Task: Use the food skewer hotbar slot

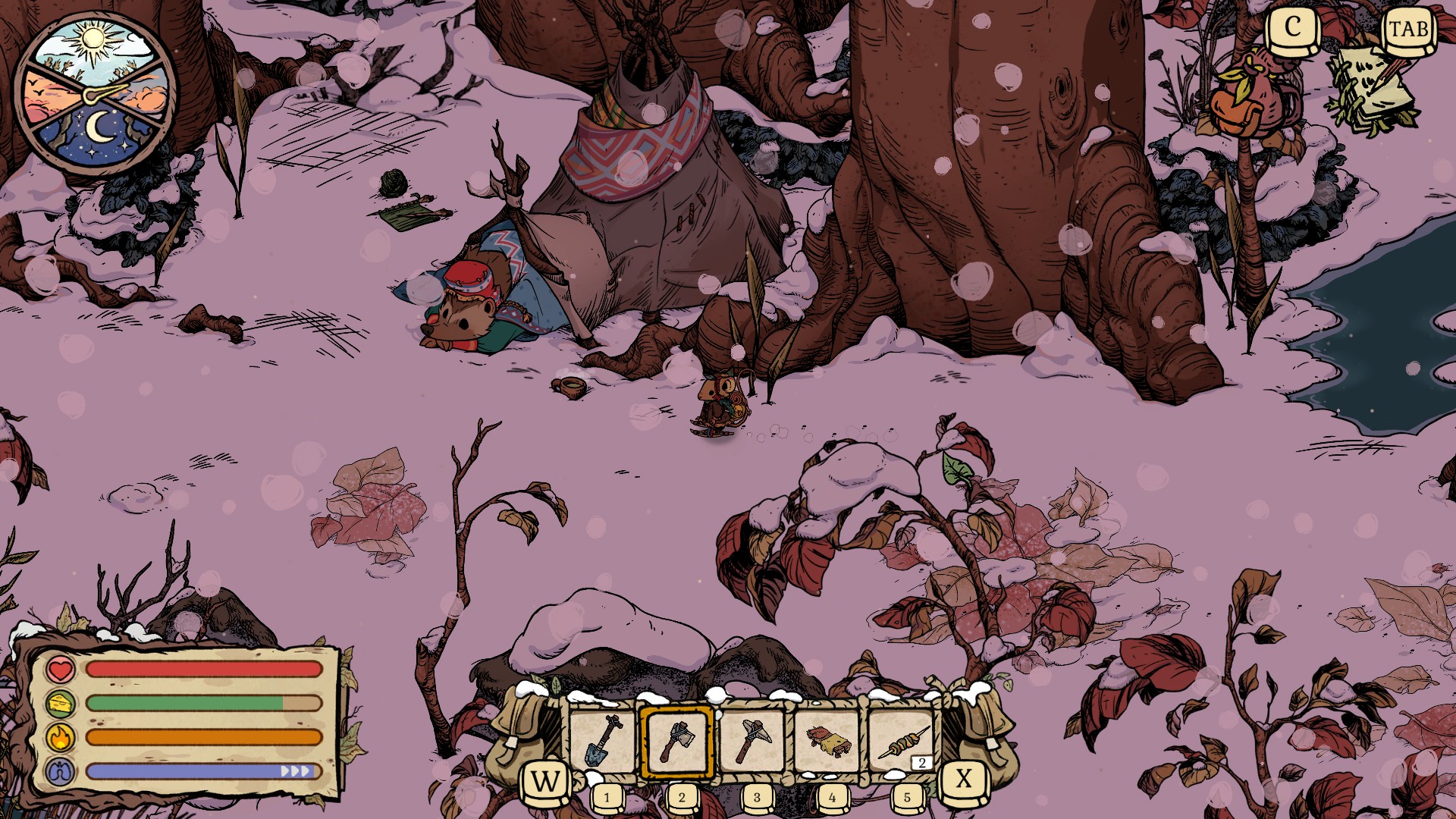Action: (x=902, y=742)
